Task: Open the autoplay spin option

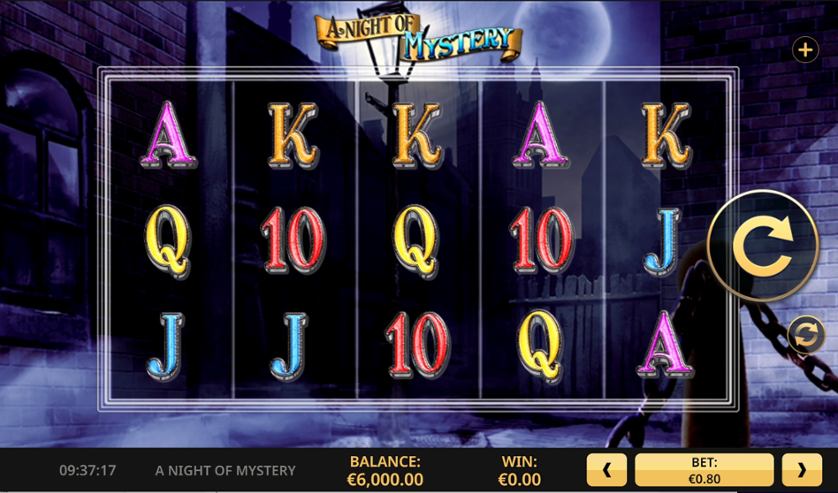Action: coord(804,335)
